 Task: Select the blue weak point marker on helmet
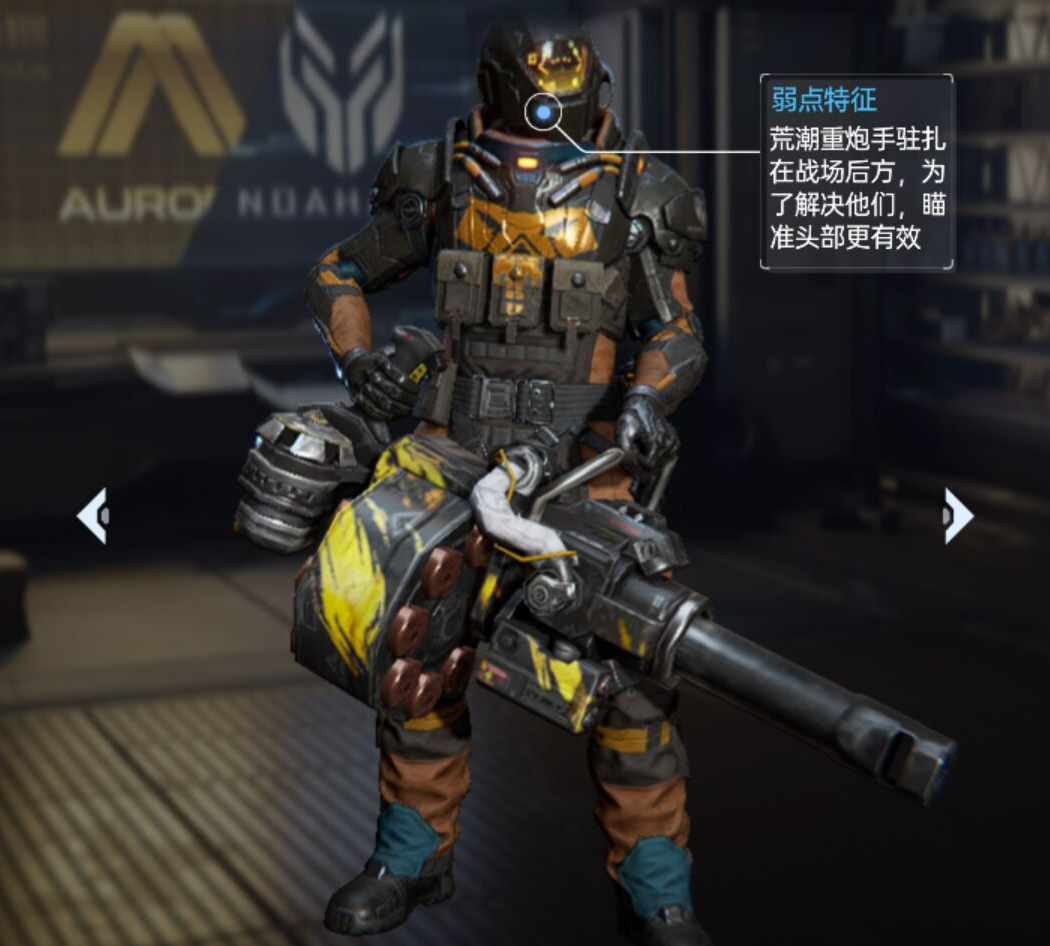pos(542,114)
